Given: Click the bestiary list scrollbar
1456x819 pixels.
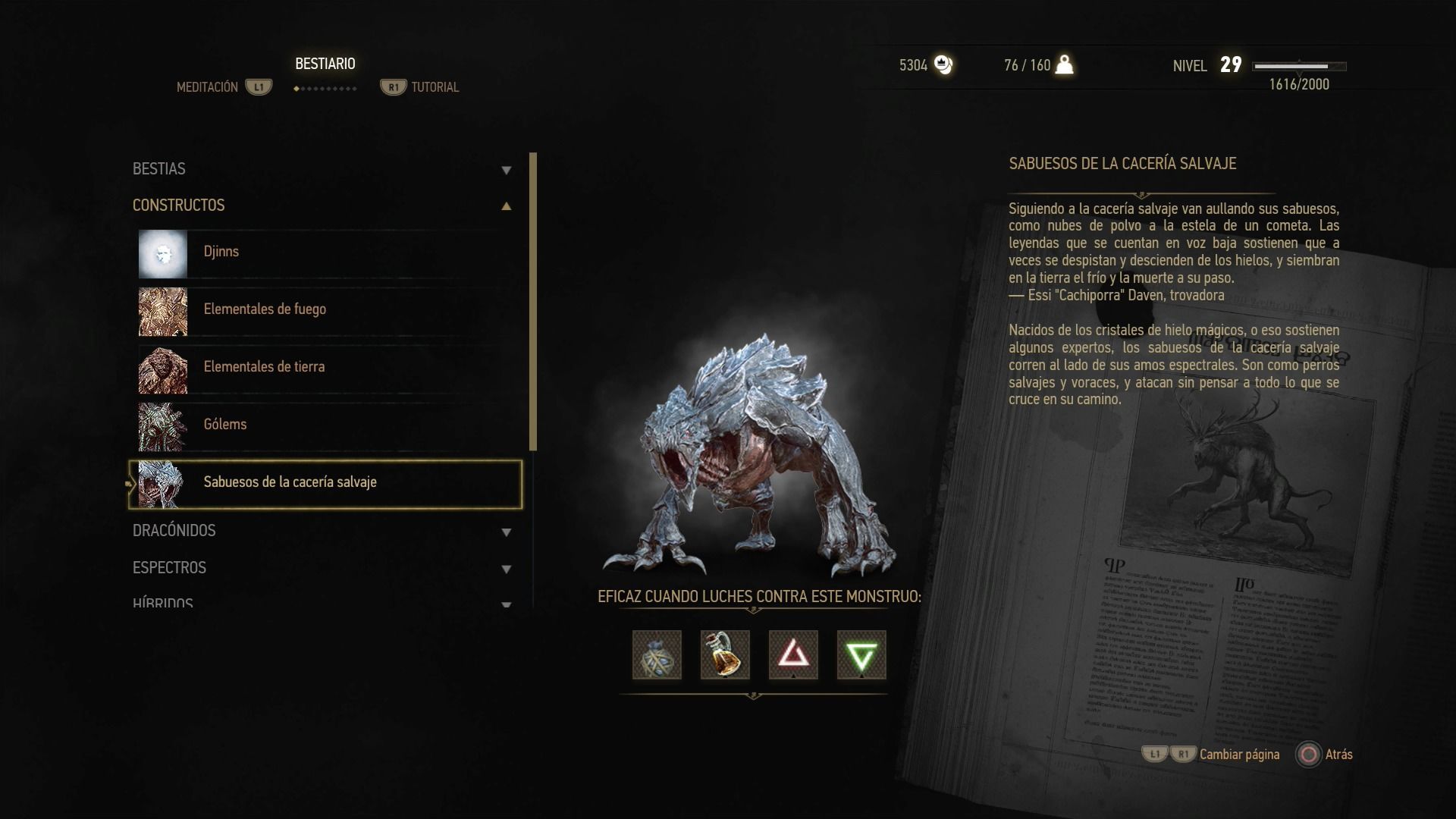Looking at the screenshot, I should click(x=533, y=302).
